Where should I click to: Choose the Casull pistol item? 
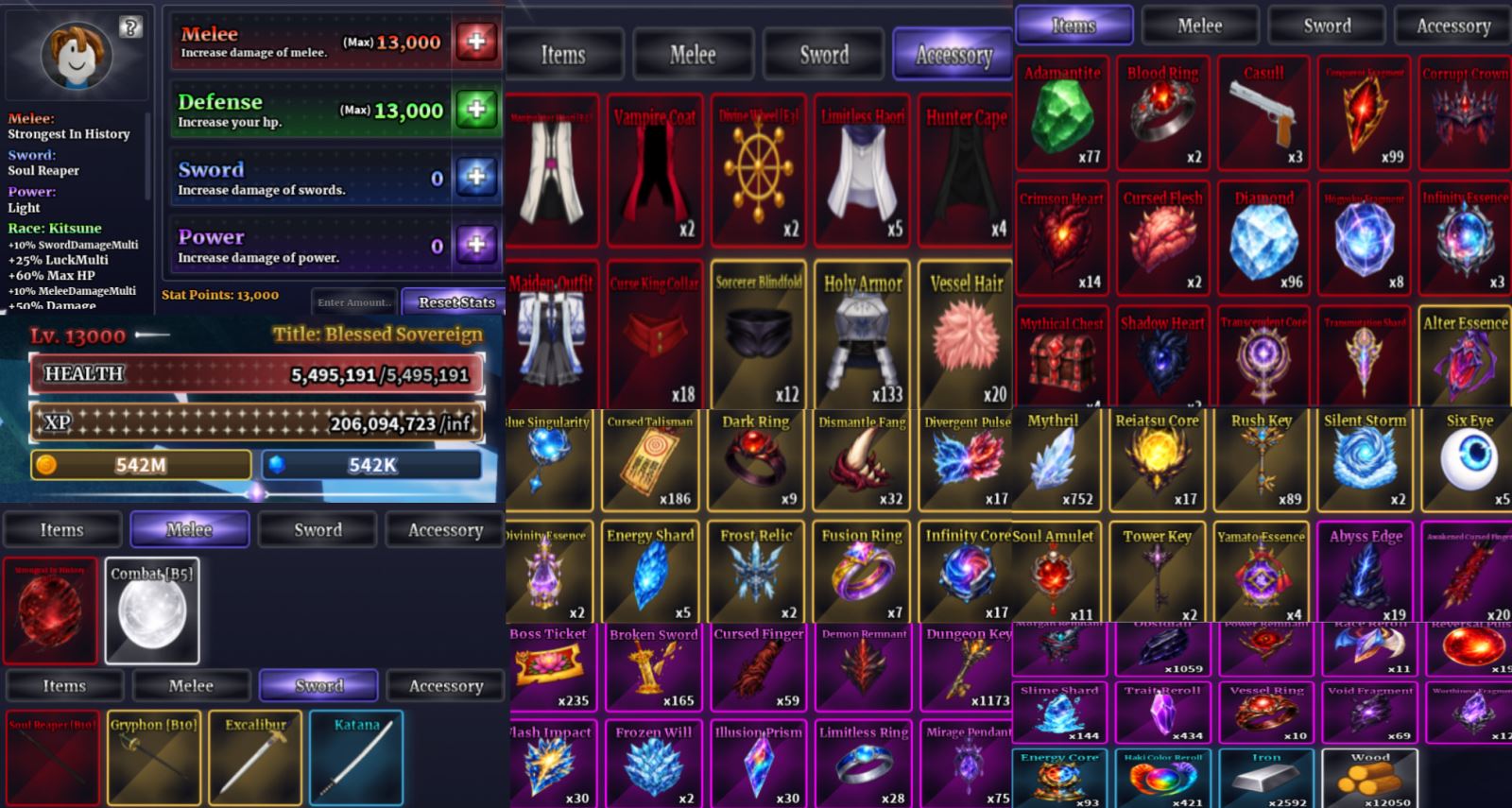coord(1263,113)
